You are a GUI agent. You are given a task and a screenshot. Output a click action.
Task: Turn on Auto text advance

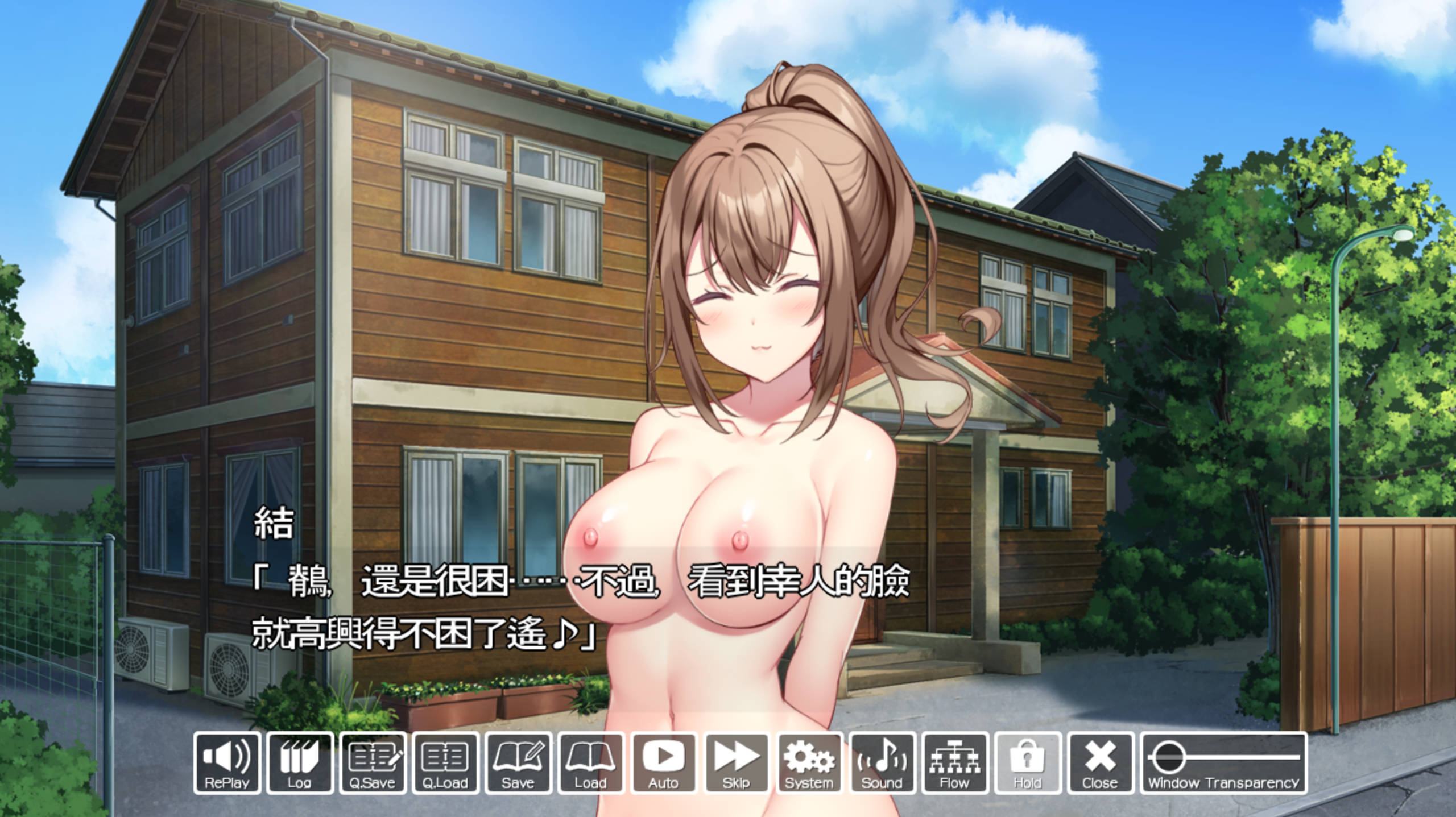tap(664, 762)
